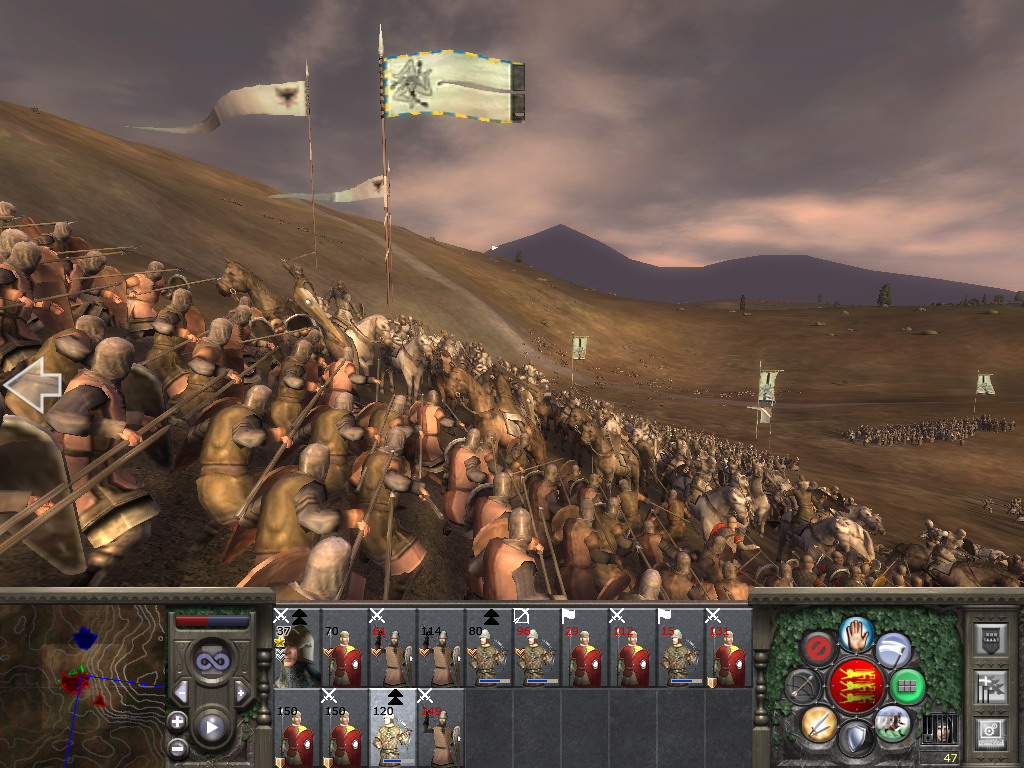Select the highlighted 120-man archer unit card
Screen dimensions: 1024x768
pyautogui.click(x=393, y=727)
